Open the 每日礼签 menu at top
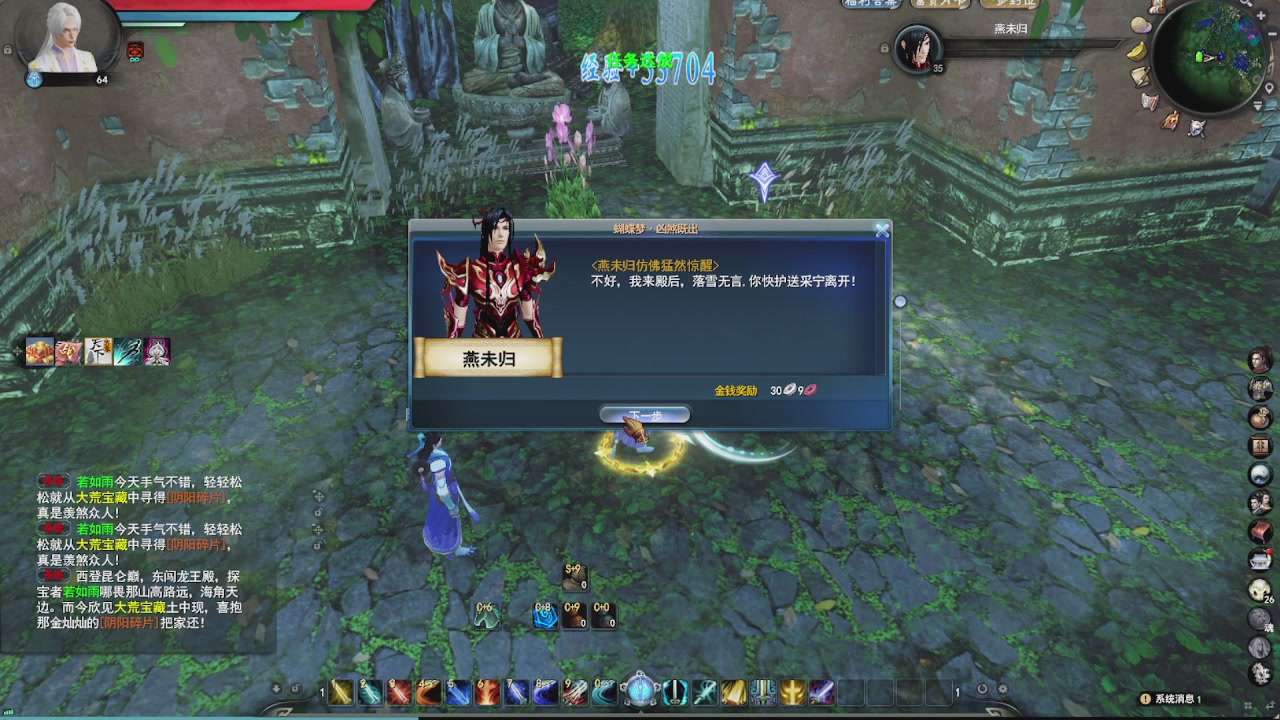The image size is (1280, 720). click(938, 5)
